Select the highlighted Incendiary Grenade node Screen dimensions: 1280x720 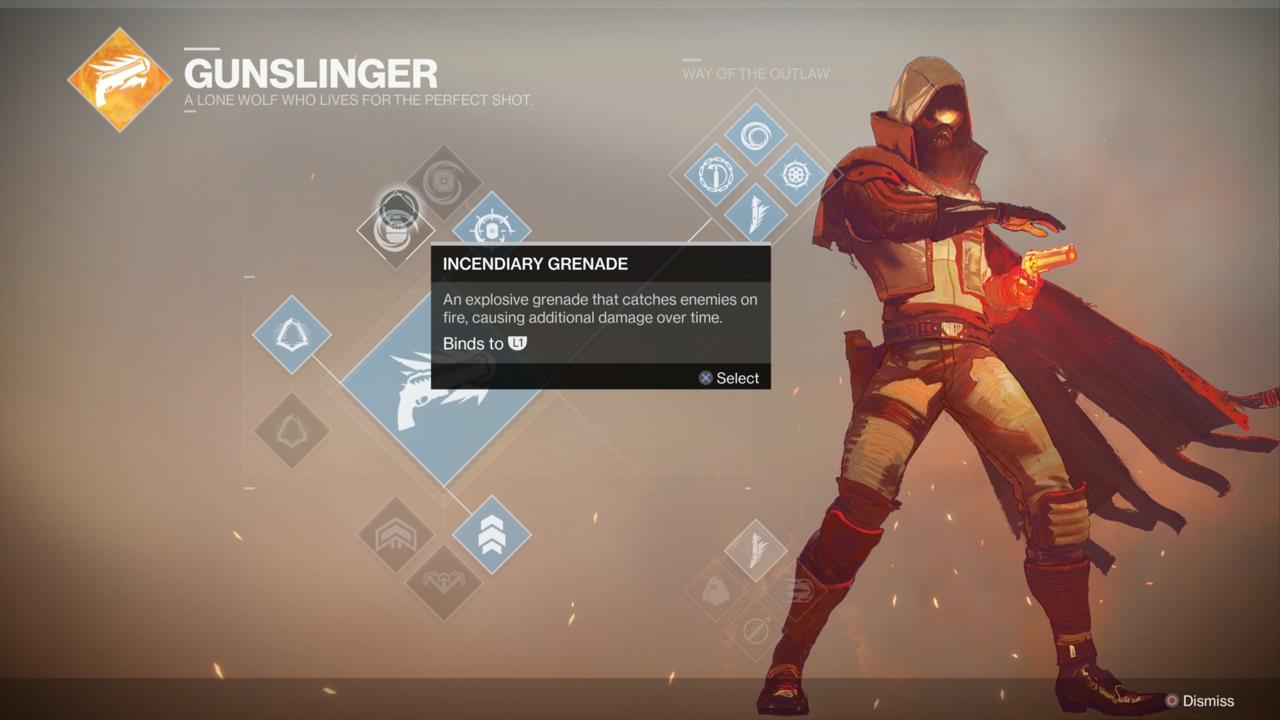pyautogui.click(x=396, y=228)
